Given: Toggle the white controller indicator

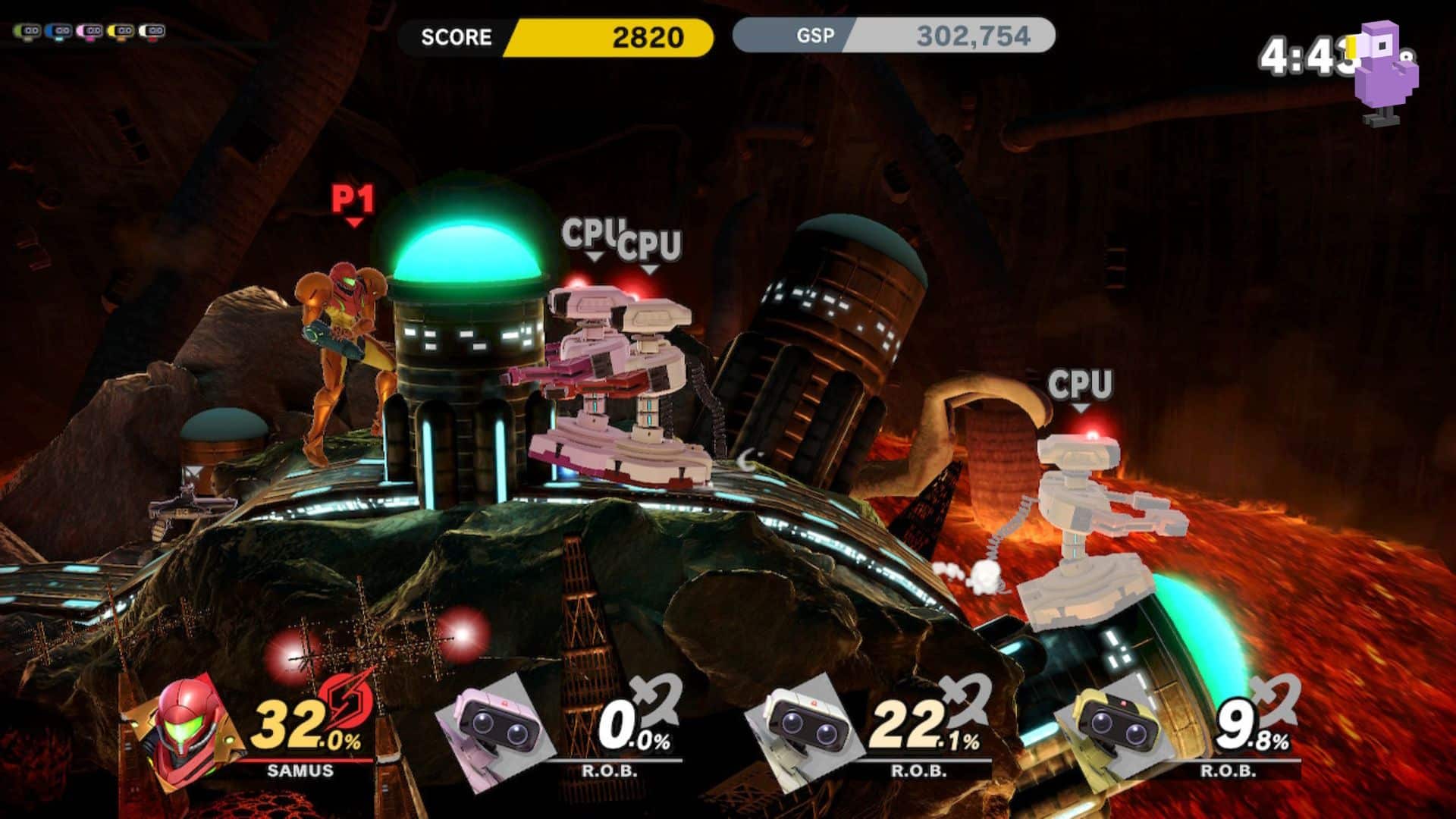Looking at the screenshot, I should click(x=152, y=30).
